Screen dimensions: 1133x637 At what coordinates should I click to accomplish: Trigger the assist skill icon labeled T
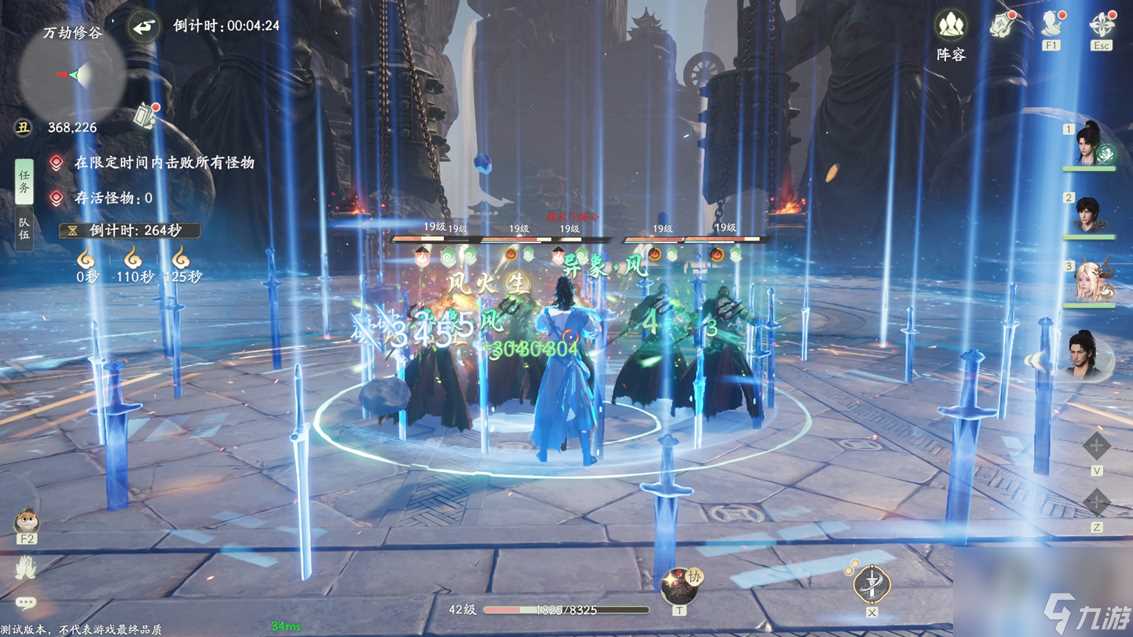tap(679, 583)
